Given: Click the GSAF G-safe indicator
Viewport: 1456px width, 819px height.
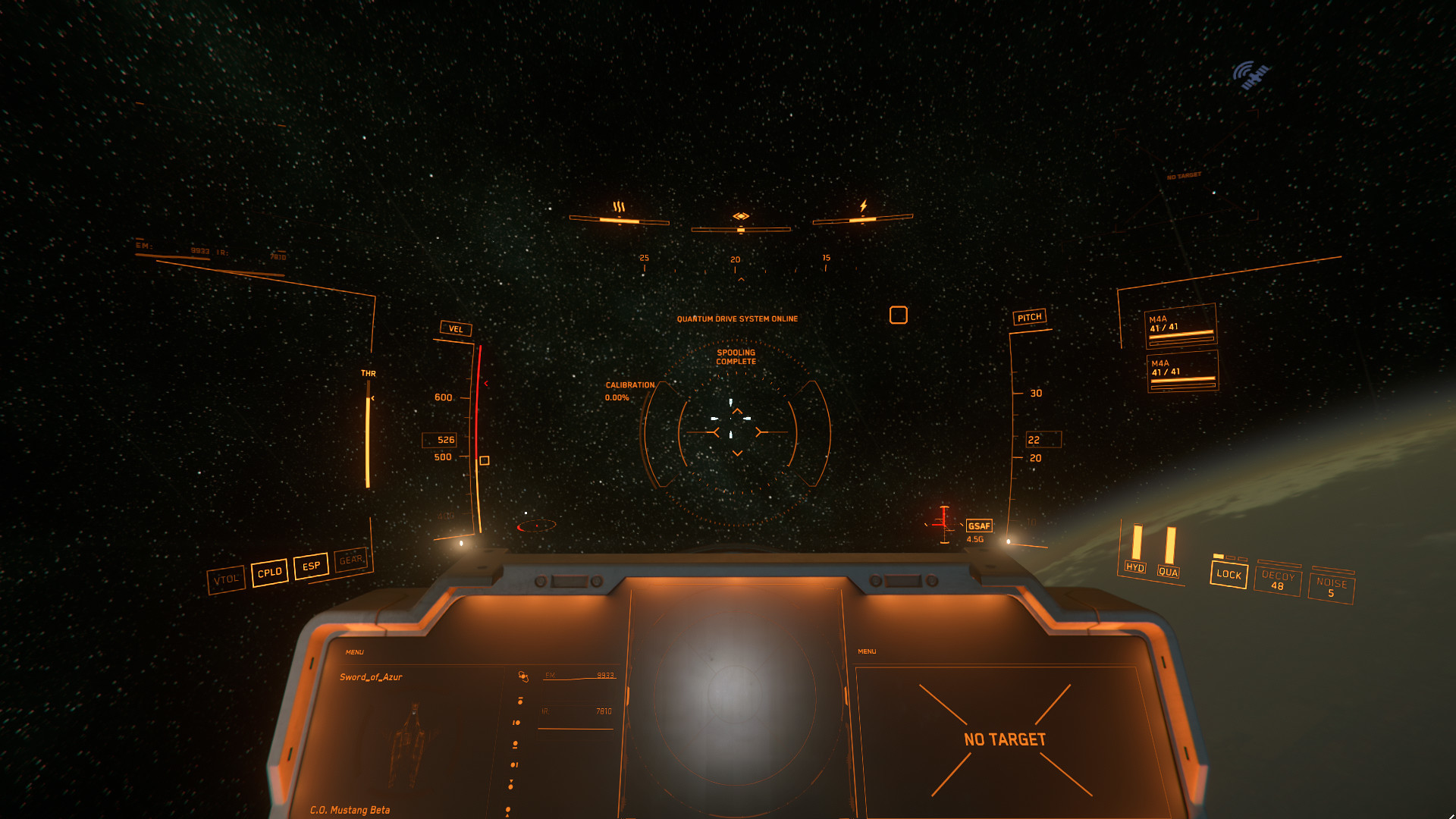Looking at the screenshot, I should [979, 526].
